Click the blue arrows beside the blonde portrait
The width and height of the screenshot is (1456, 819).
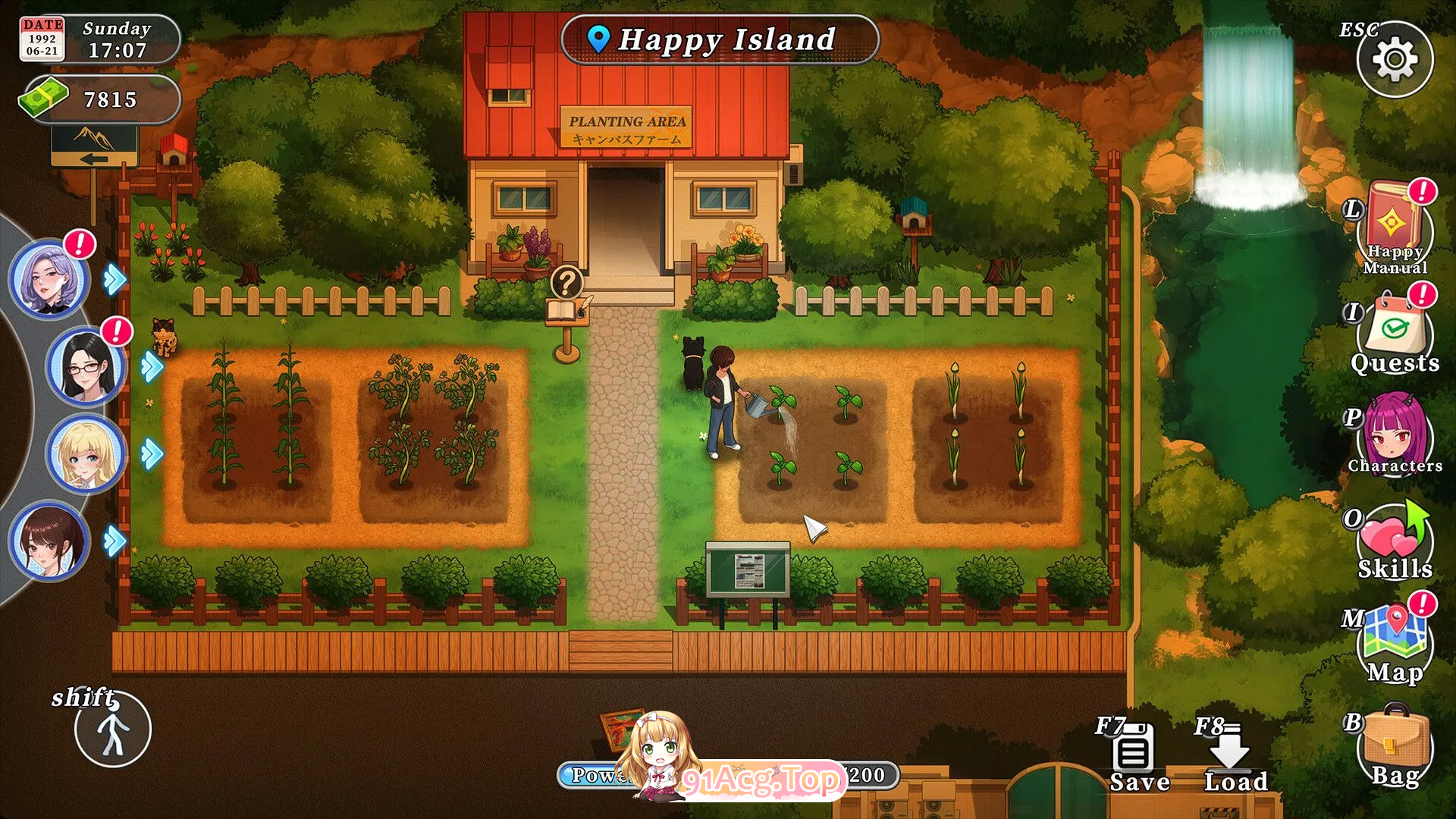click(x=152, y=453)
